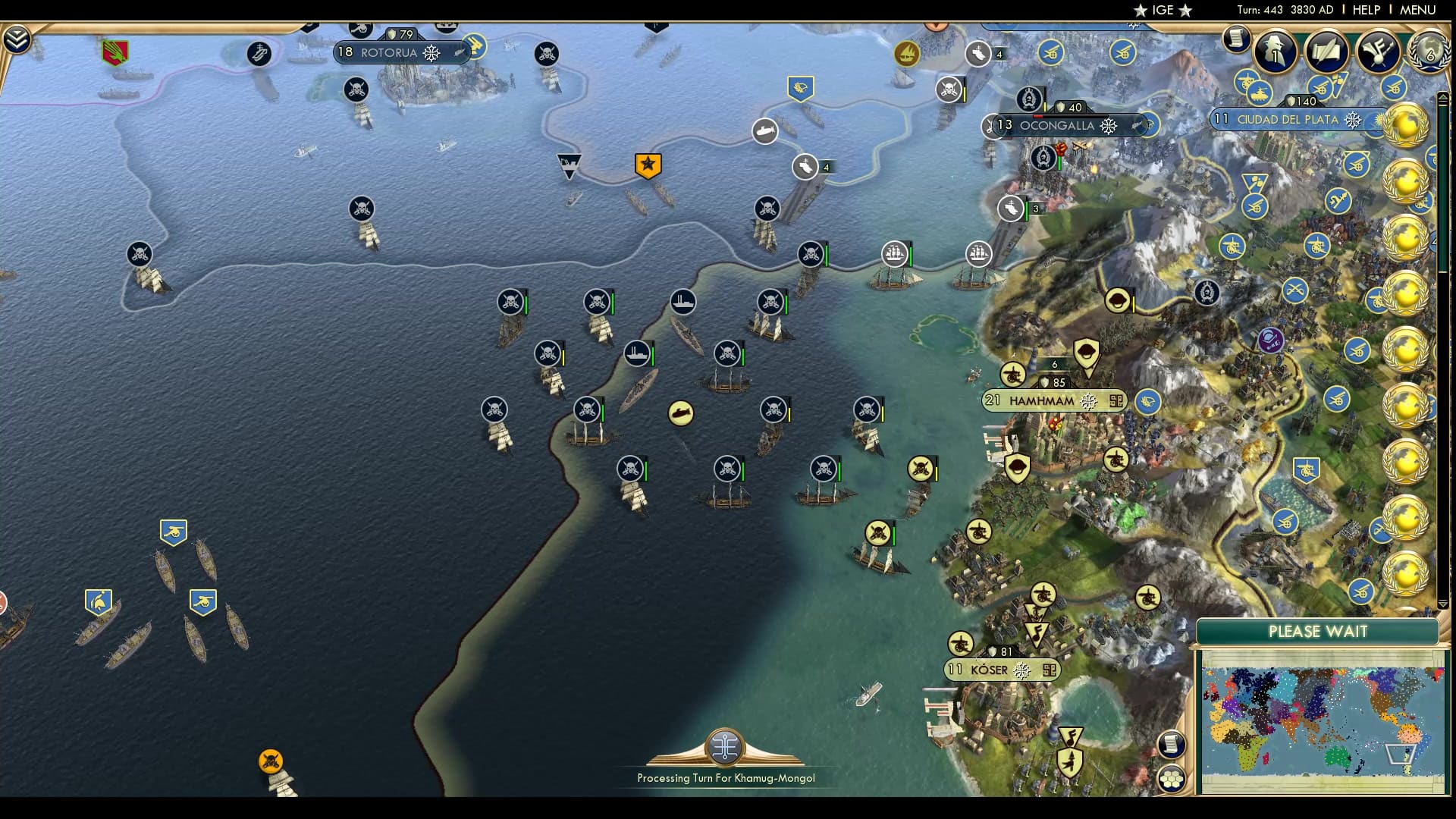This screenshot has width=1456, height=819.
Task: Open the Social Policies quill-and-scroll icon
Action: click(1327, 51)
